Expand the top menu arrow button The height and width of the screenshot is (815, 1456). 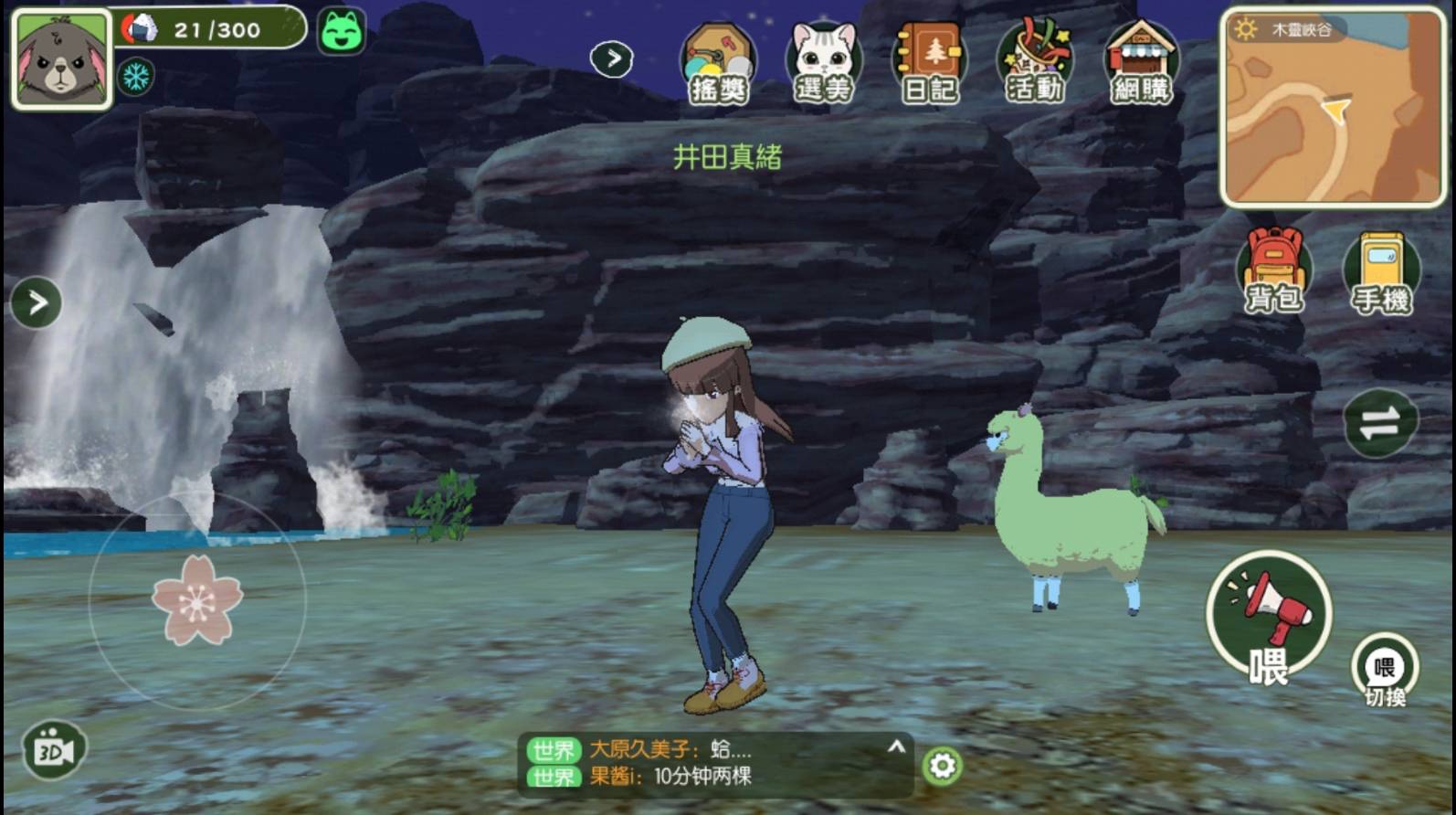point(612,59)
